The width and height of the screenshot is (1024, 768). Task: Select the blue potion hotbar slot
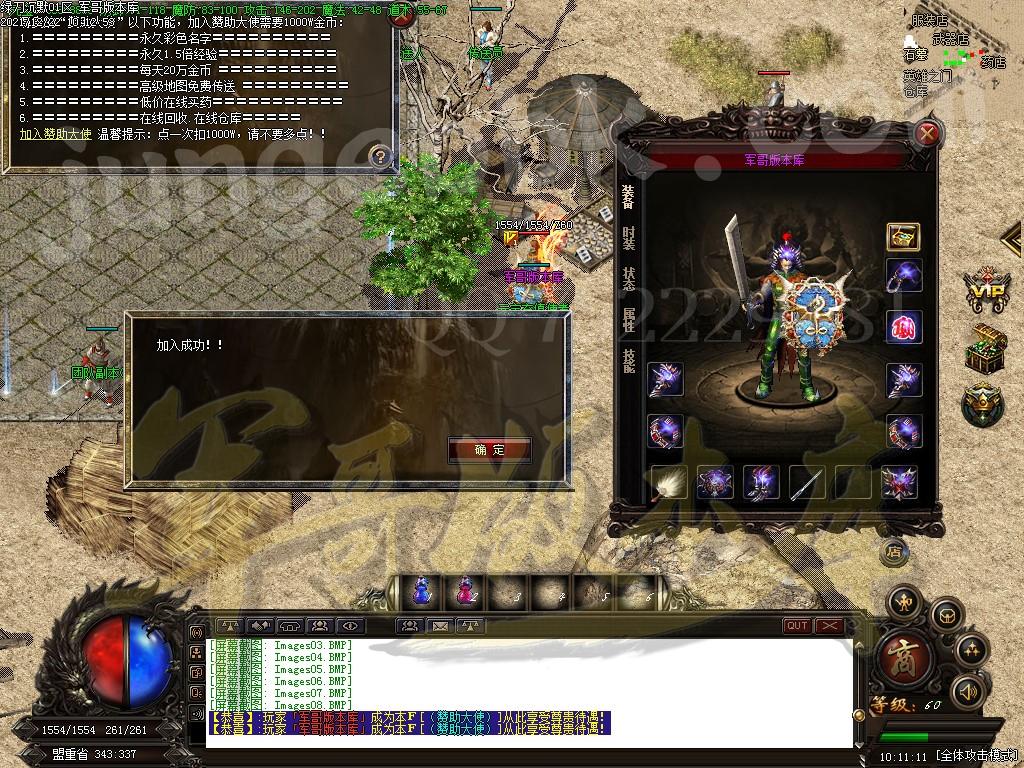[421, 592]
